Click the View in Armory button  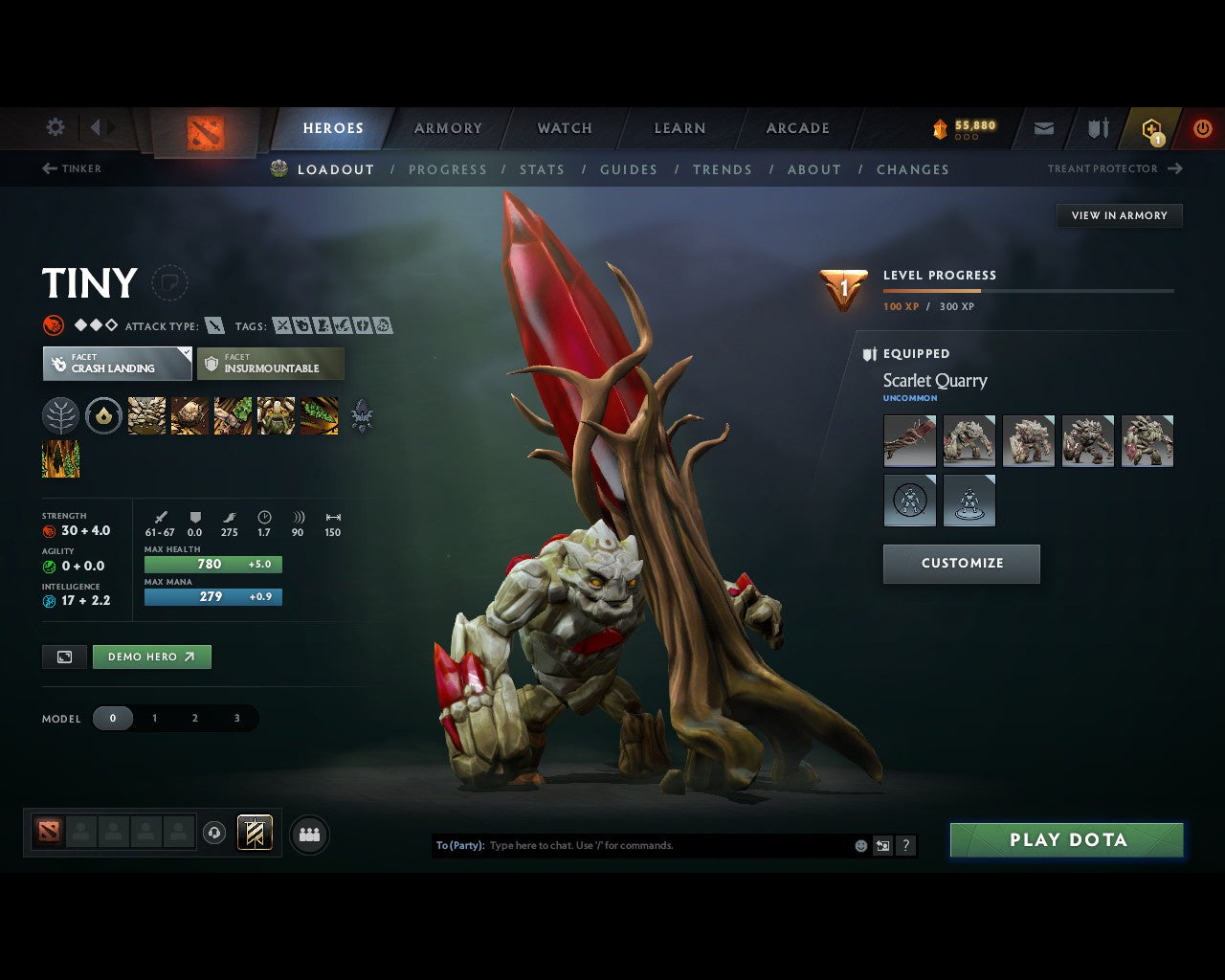coord(1119,215)
